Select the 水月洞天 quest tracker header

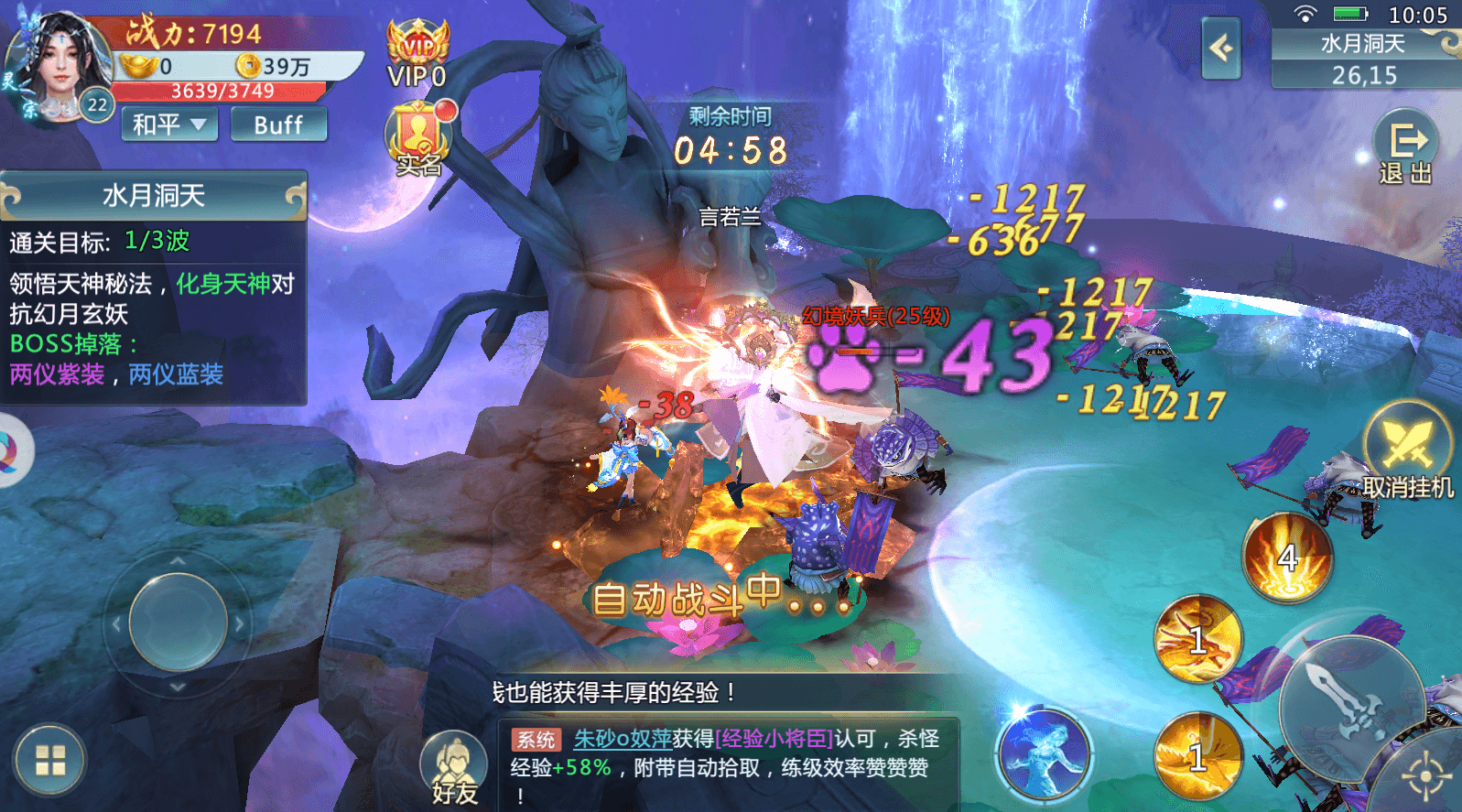pos(153,195)
